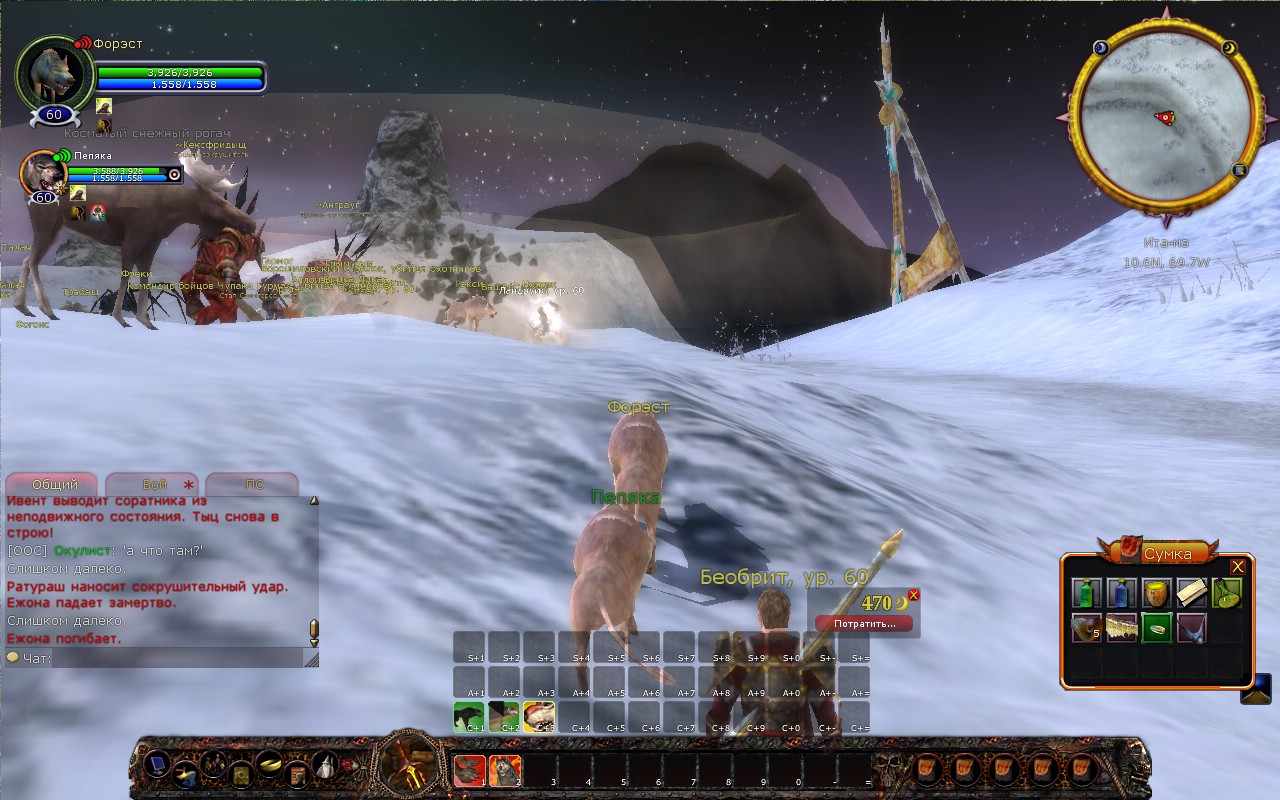
Task: Select the paper scroll item in bag
Action: pyautogui.click(x=1191, y=593)
